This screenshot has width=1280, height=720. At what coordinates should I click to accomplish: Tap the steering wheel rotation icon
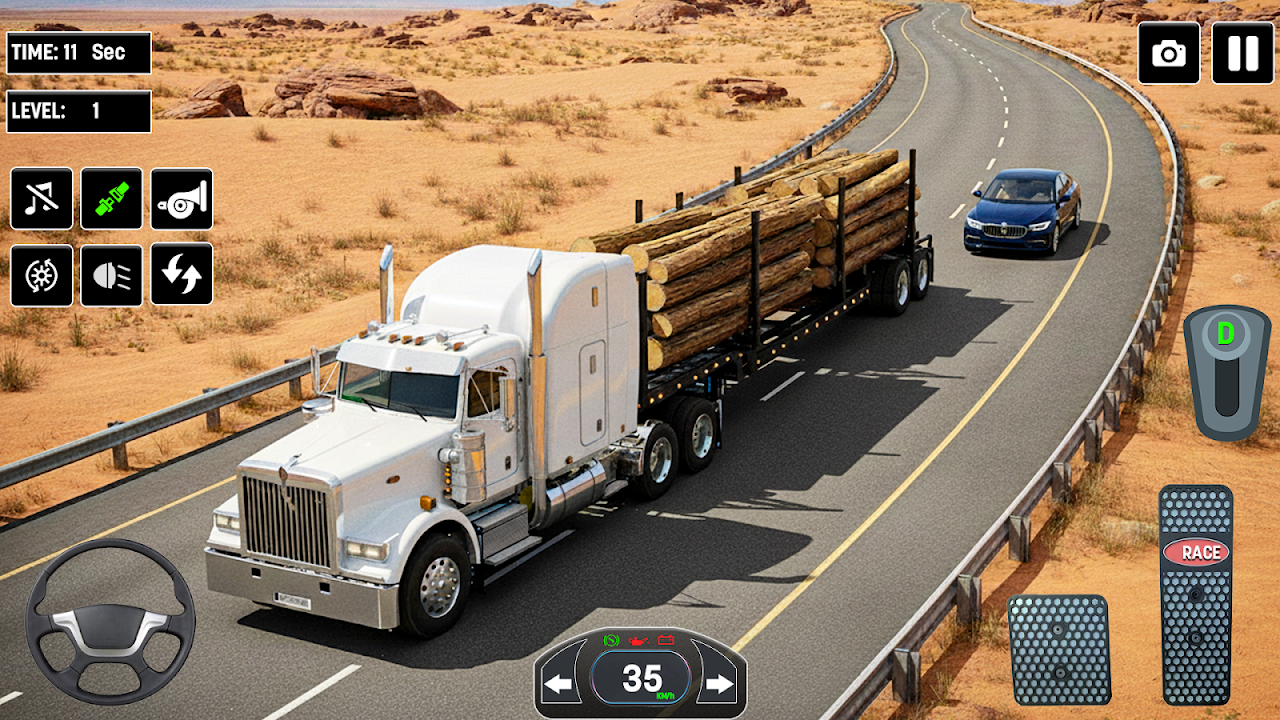coord(42,275)
